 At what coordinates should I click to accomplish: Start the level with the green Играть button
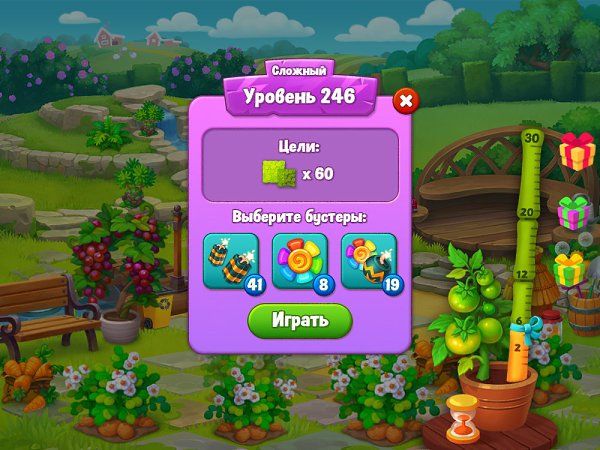coord(300,320)
